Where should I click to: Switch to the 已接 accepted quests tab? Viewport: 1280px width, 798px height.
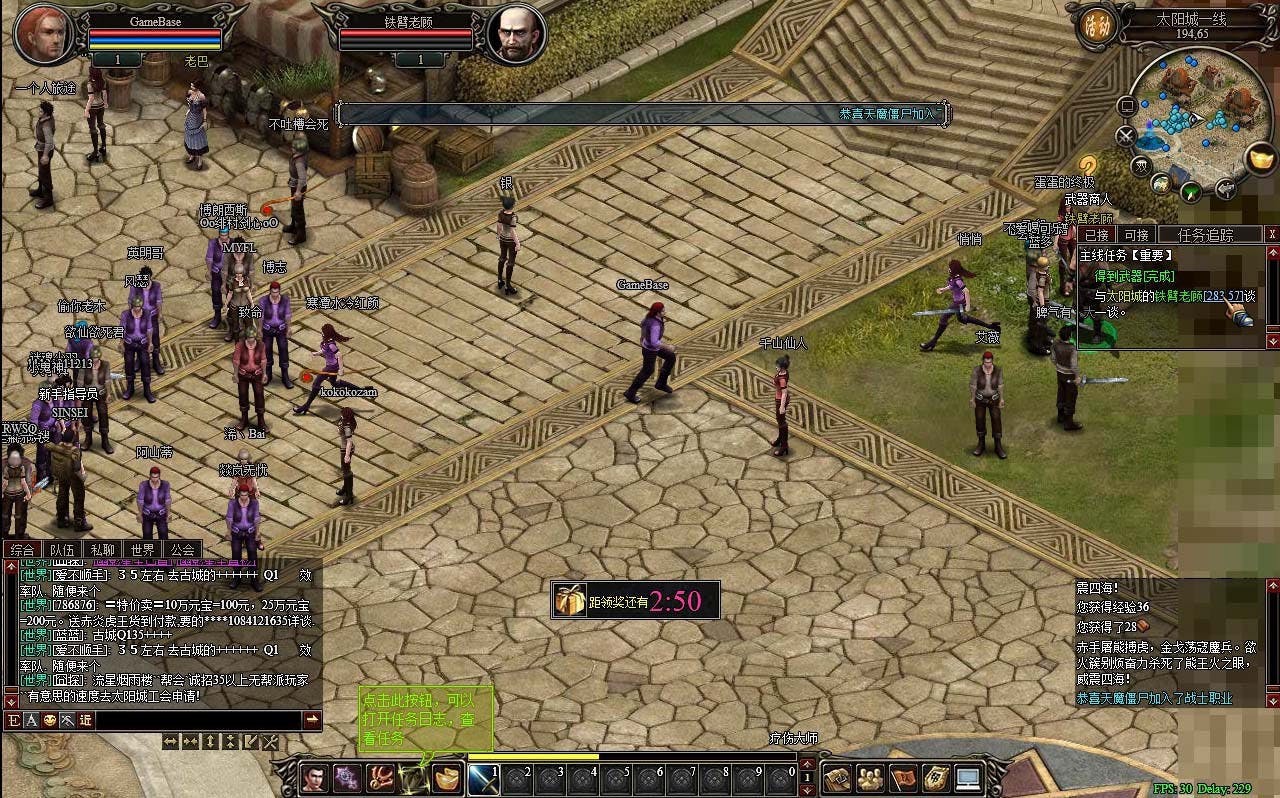1097,234
